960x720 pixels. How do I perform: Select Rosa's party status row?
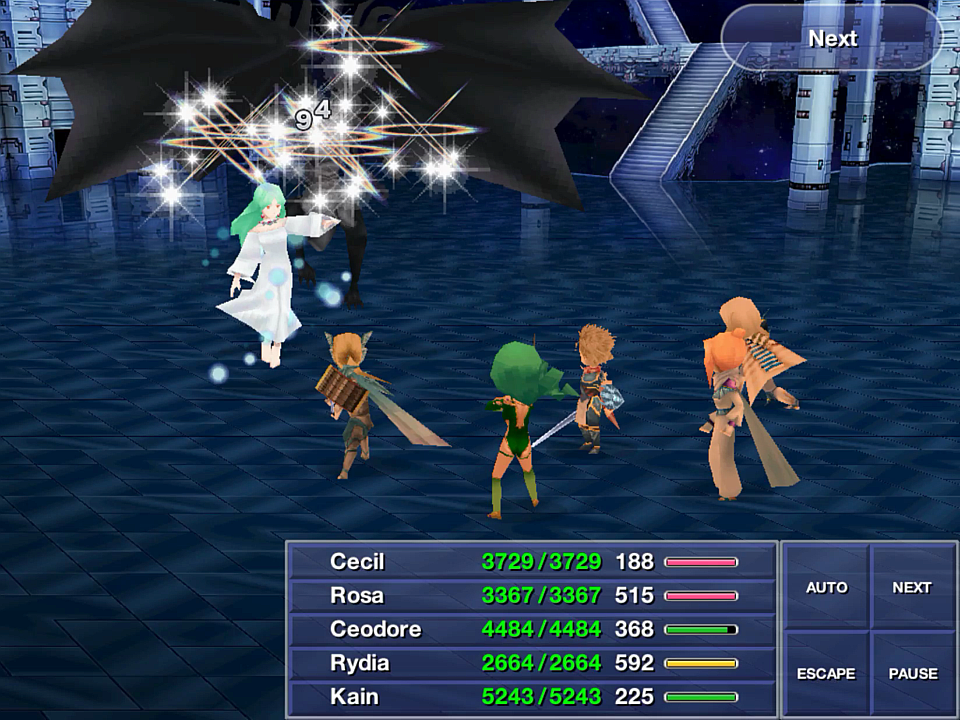532,596
